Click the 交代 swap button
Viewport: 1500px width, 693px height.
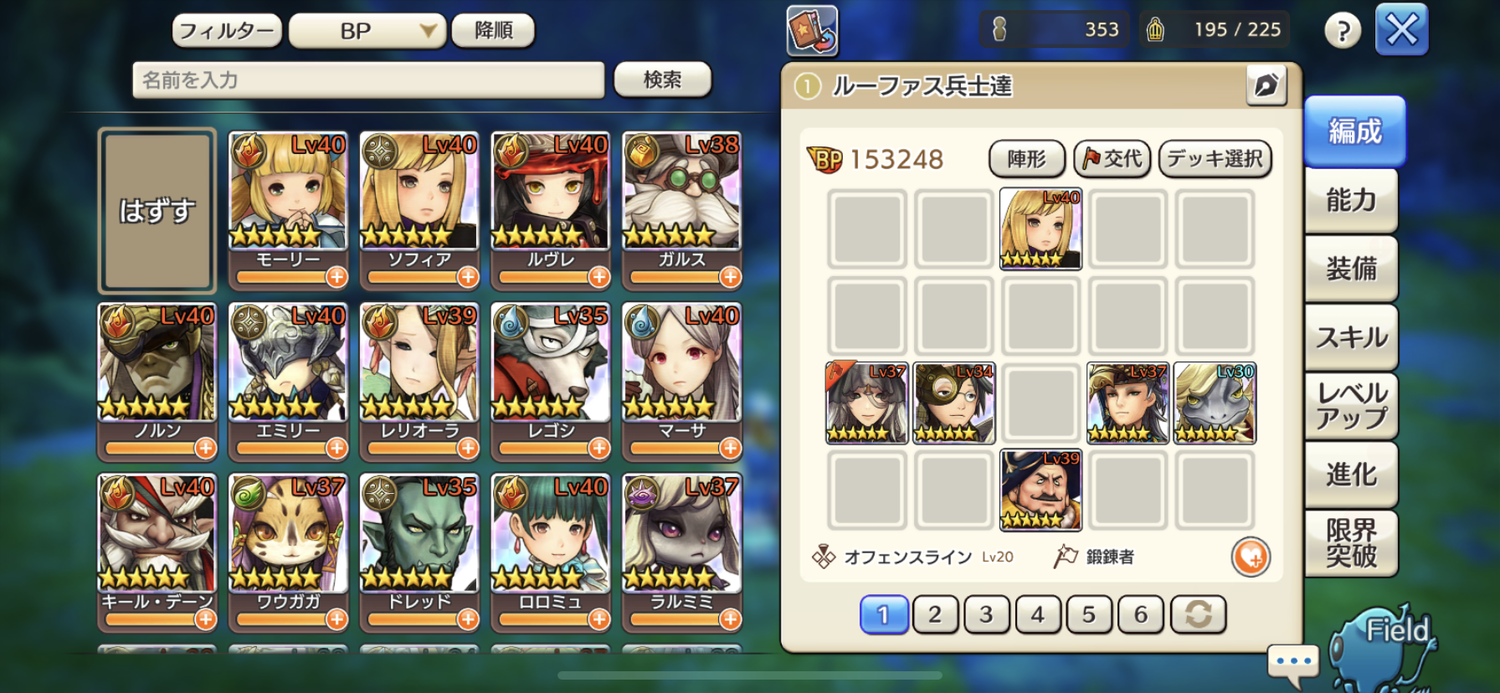[1112, 159]
